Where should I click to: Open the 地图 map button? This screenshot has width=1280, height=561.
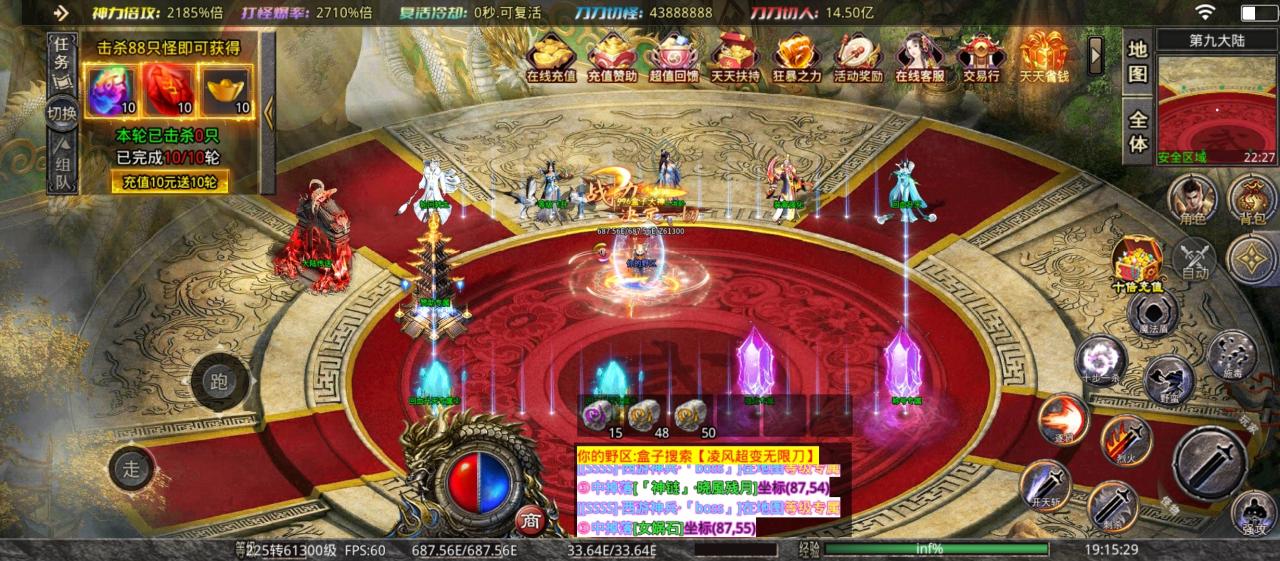[1138, 61]
